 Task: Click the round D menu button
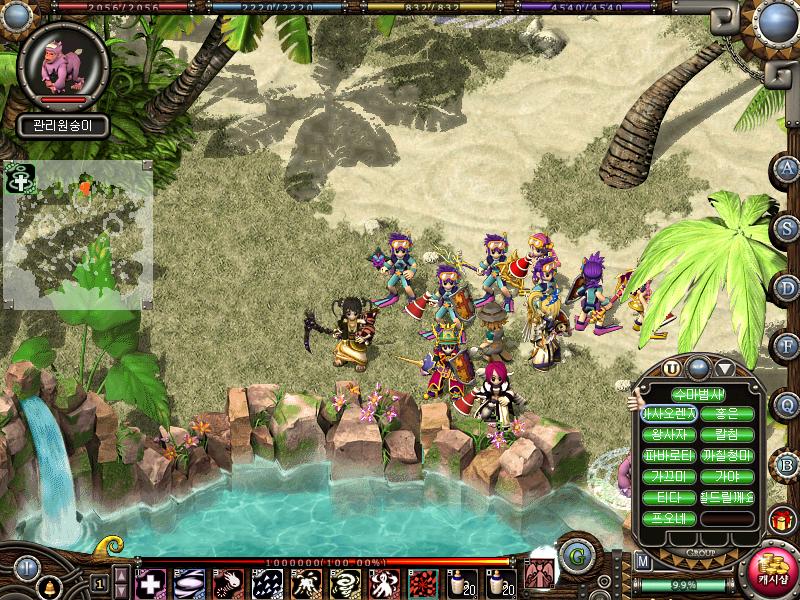click(x=788, y=287)
